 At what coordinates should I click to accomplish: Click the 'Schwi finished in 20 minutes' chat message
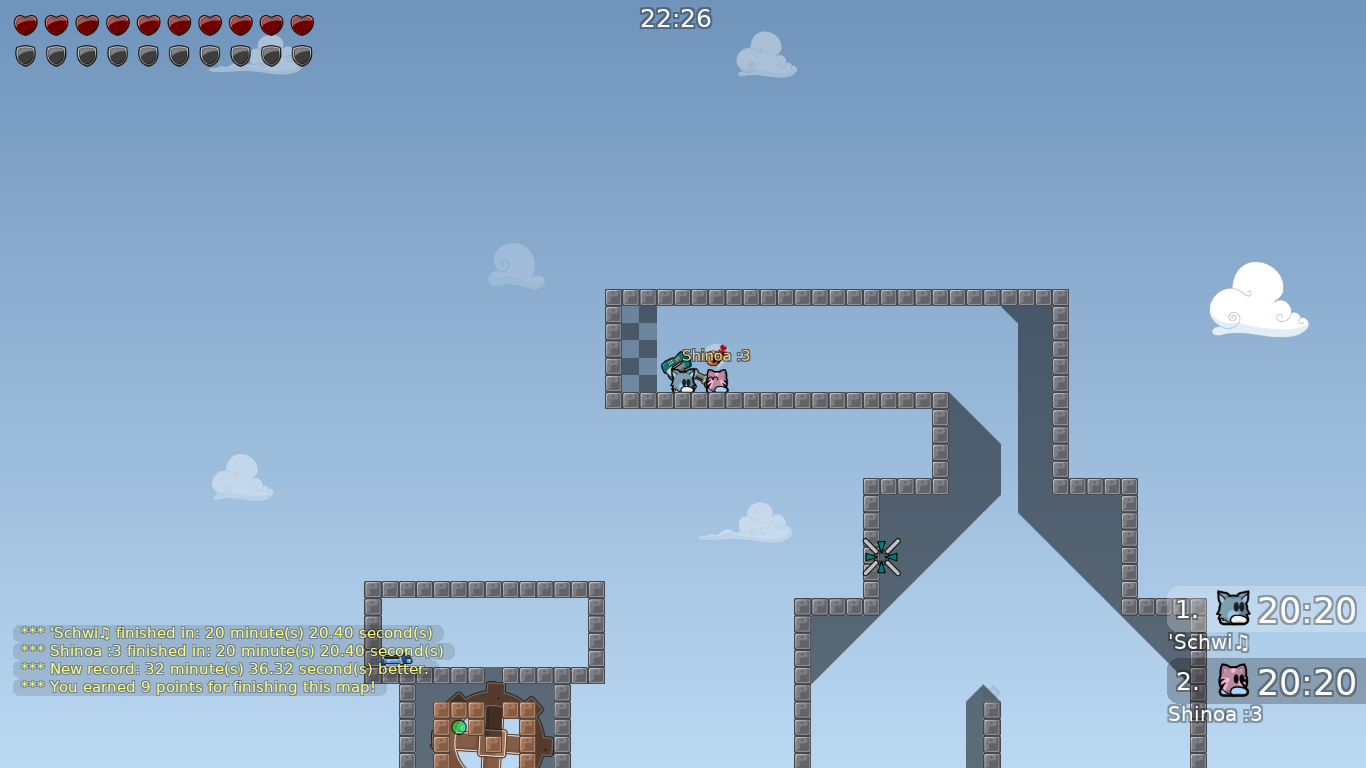click(x=225, y=633)
